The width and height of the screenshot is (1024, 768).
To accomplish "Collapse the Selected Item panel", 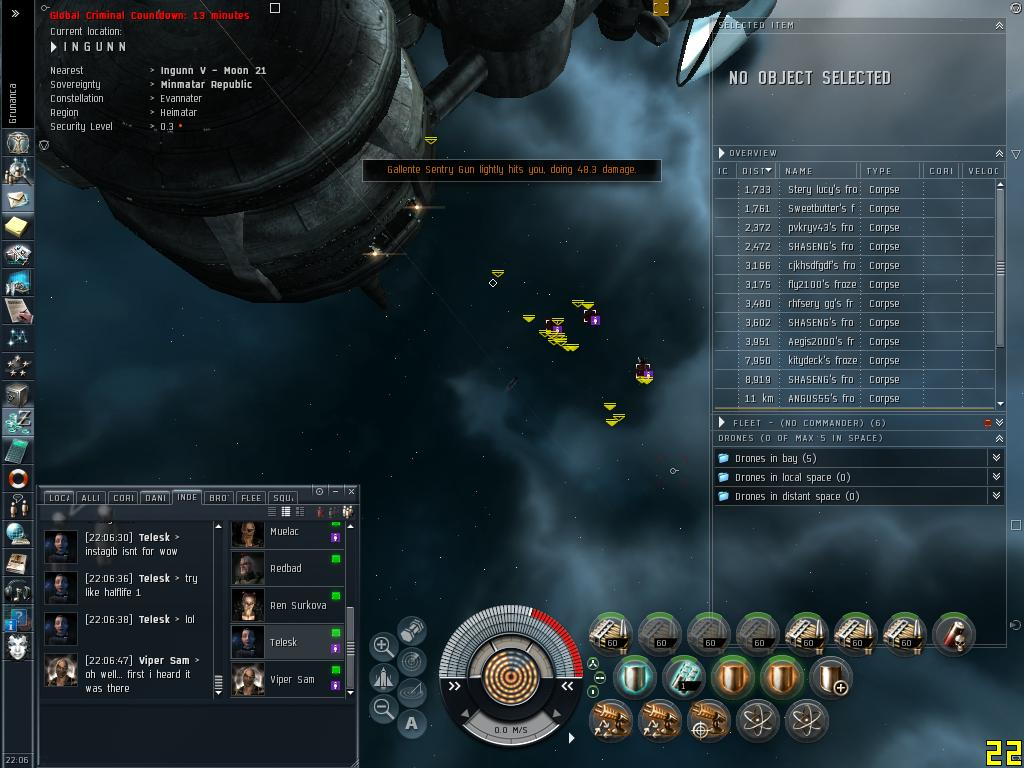I will click(x=999, y=25).
